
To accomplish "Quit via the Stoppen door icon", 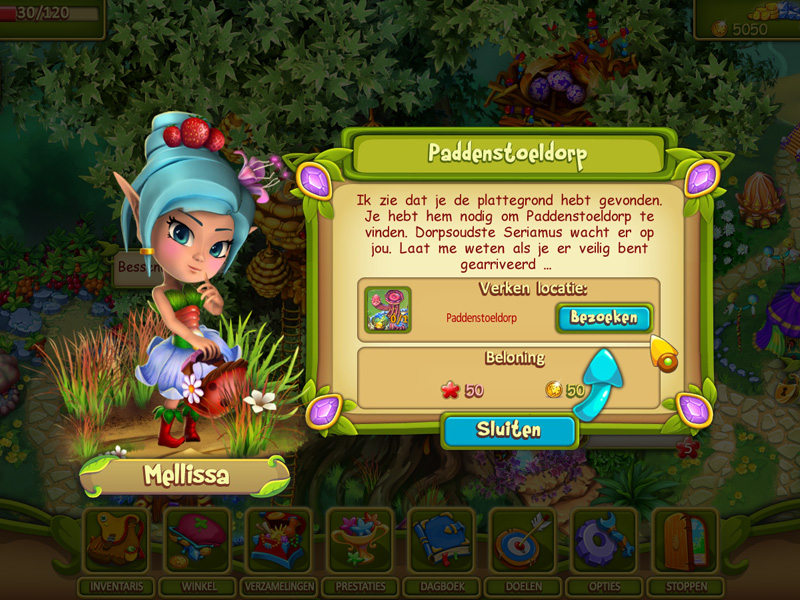I will [x=685, y=542].
